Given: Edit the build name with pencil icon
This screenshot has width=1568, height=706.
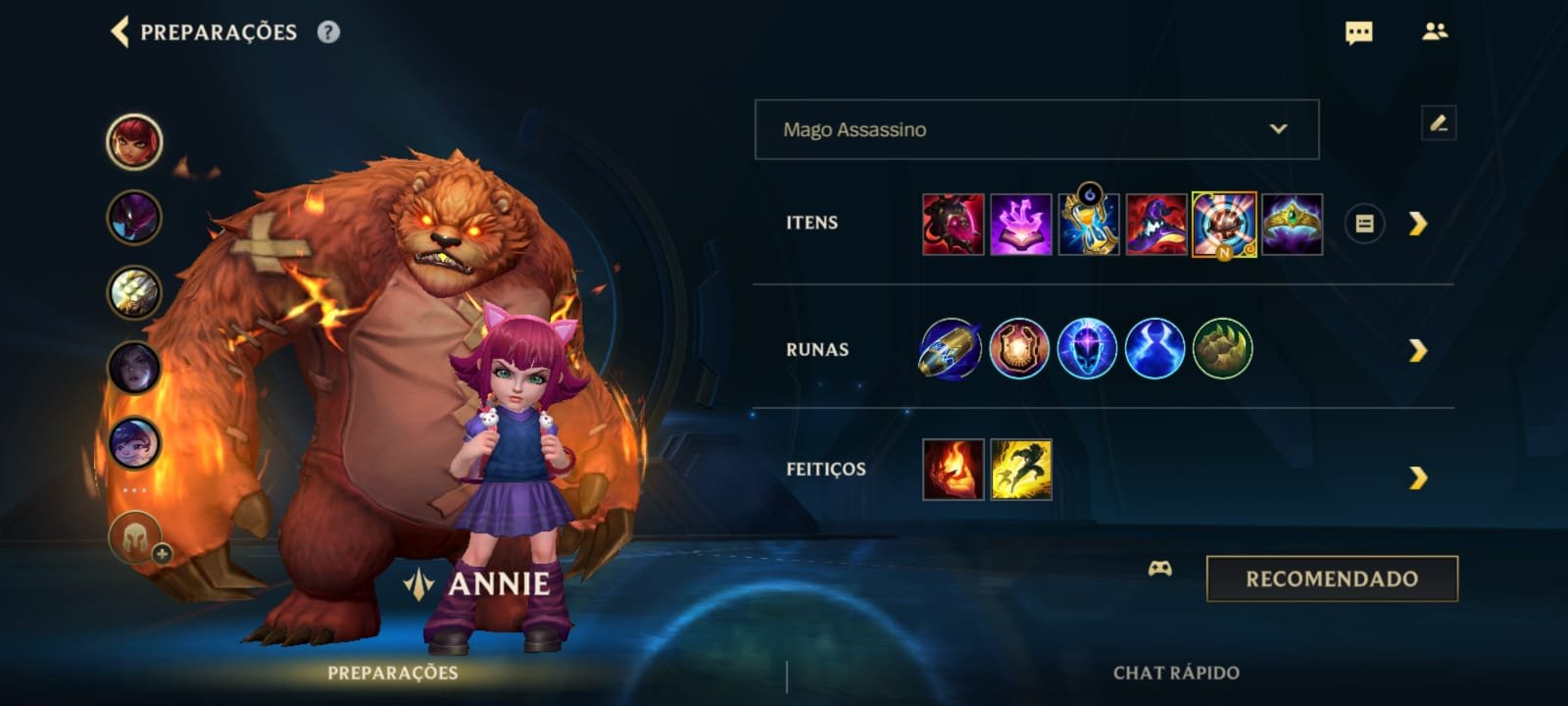Looking at the screenshot, I should pyautogui.click(x=1438, y=124).
